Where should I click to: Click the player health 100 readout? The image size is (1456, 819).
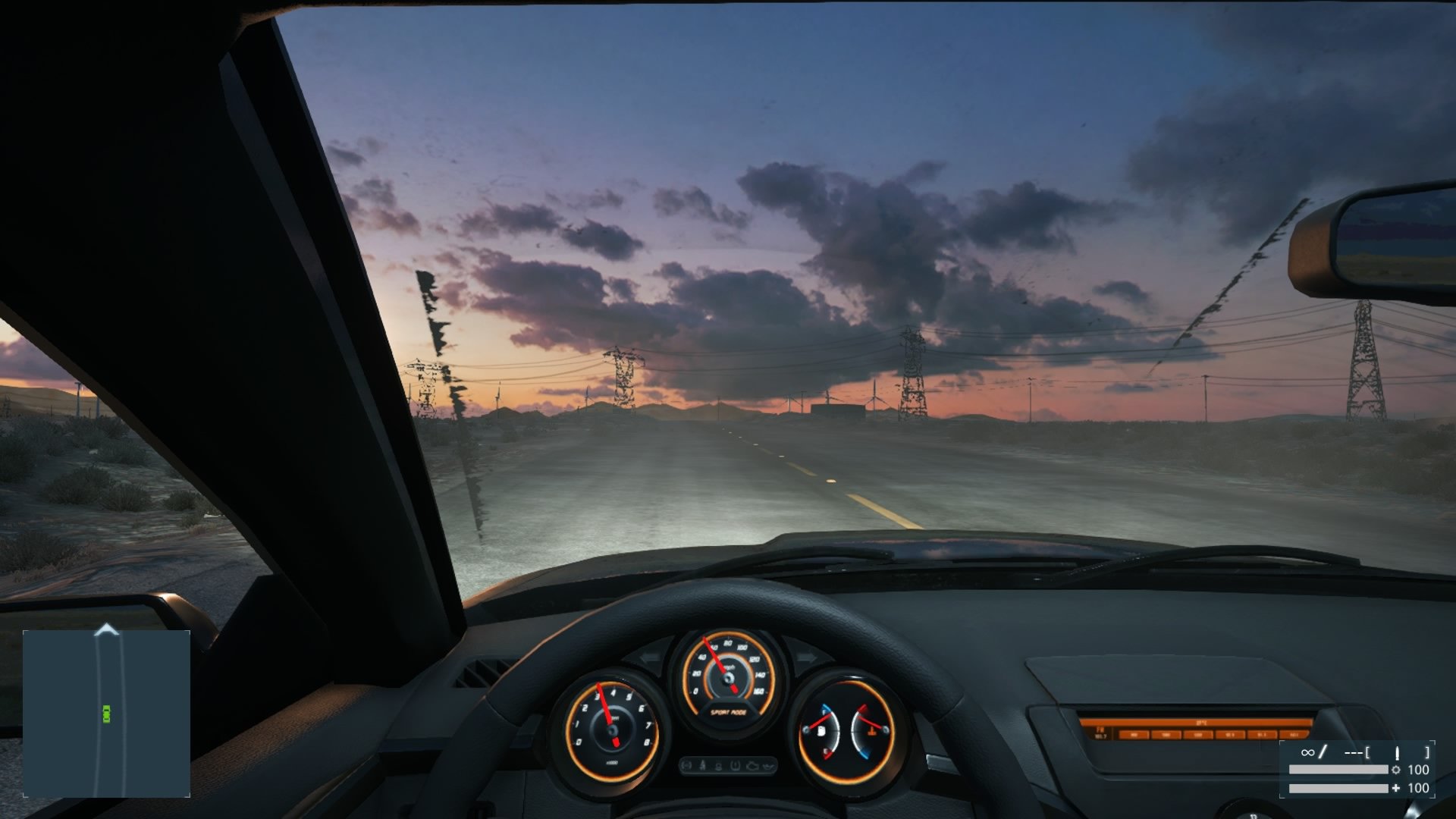[x=1420, y=788]
